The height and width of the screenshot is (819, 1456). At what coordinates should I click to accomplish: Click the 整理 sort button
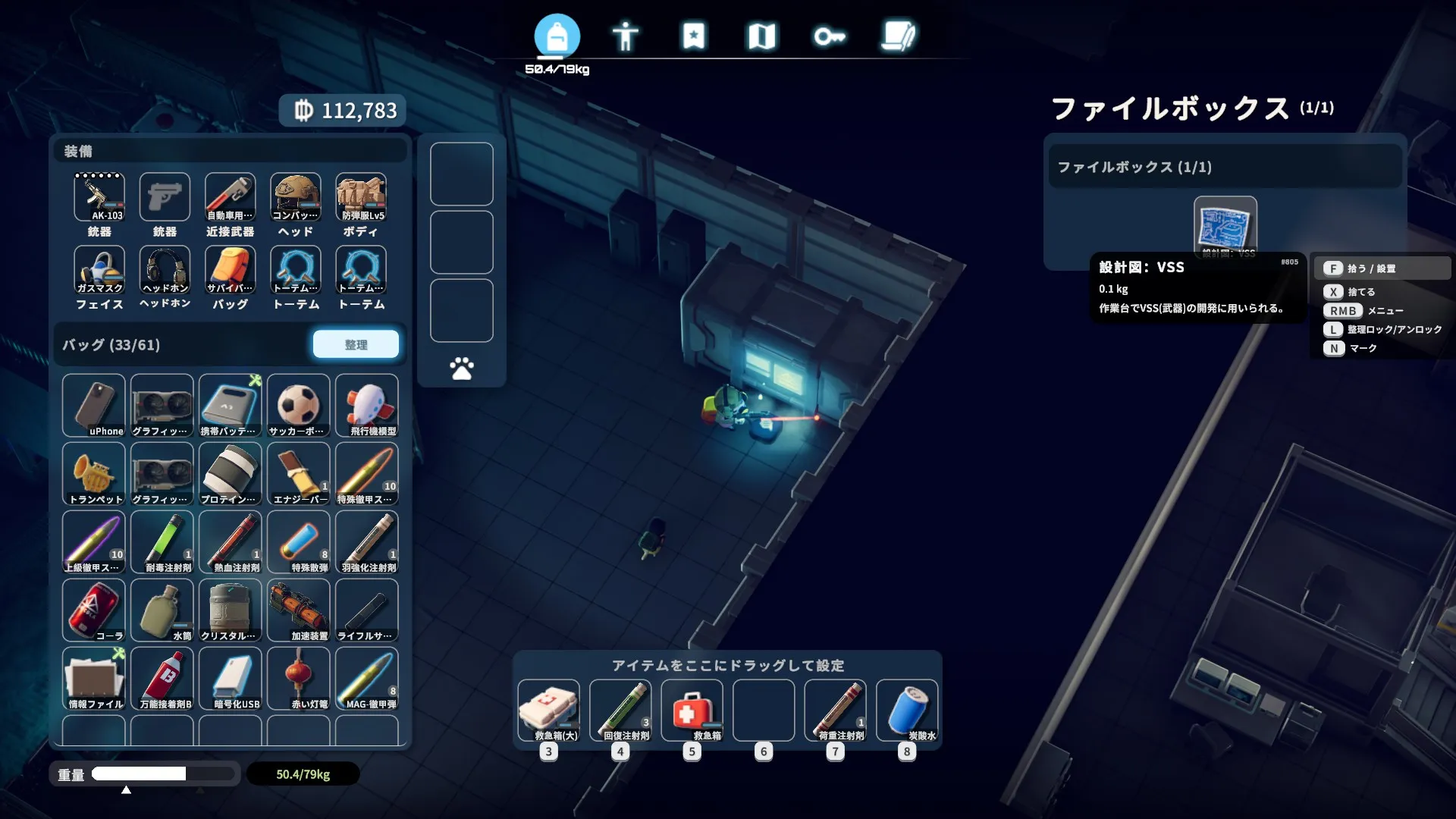(x=356, y=344)
